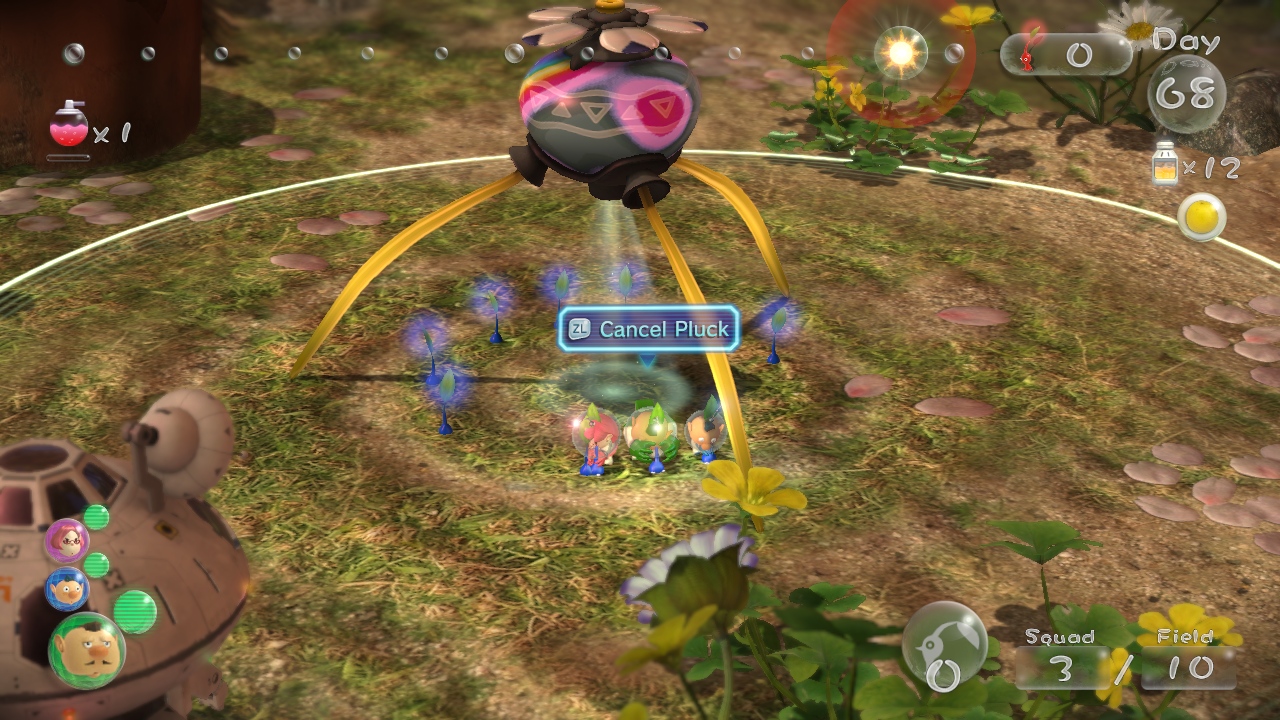Choose Charlie's large green leader portrait
The height and width of the screenshot is (720, 1280).
click(87, 650)
